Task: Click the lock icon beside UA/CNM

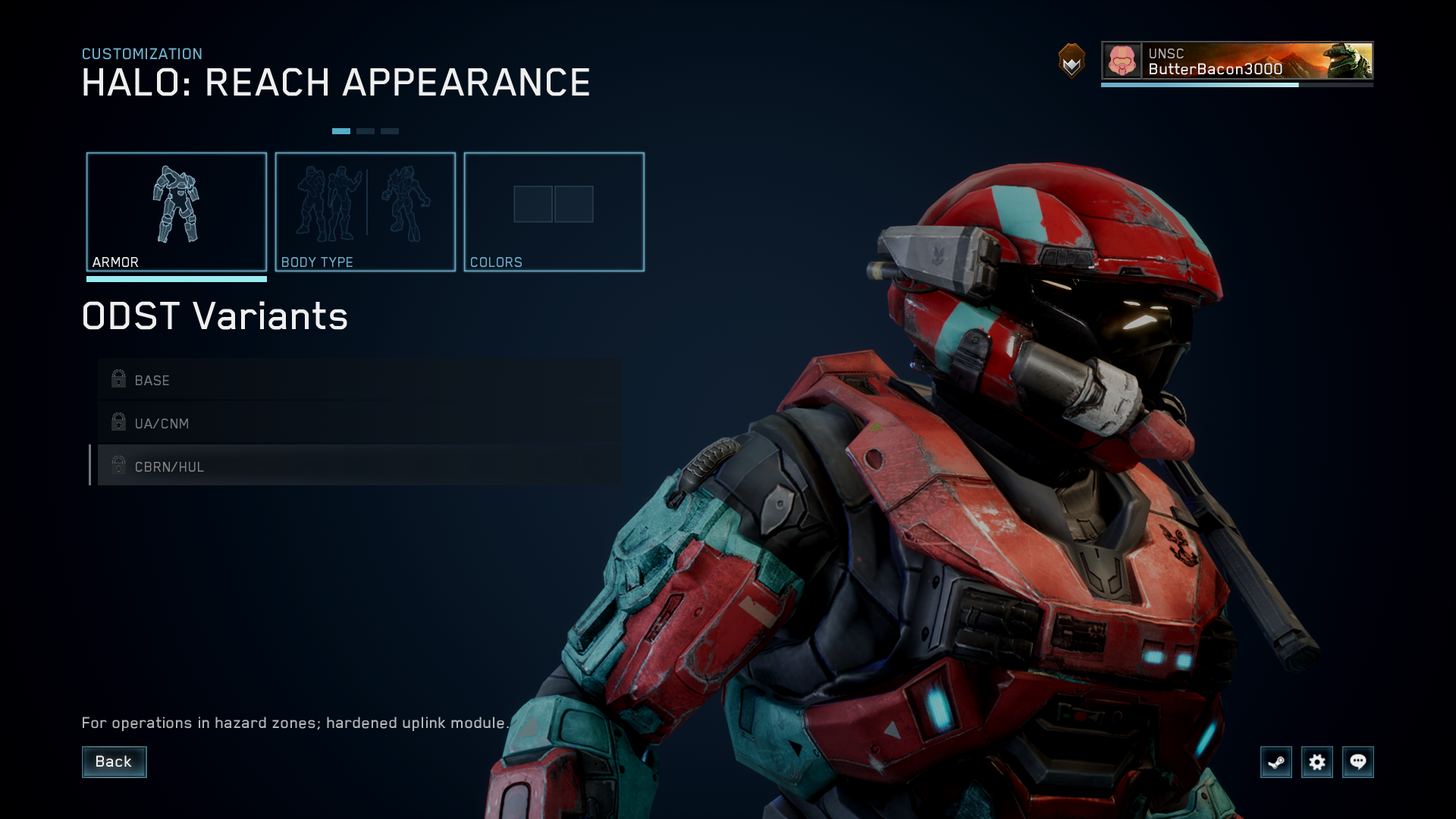Action: coord(118,422)
